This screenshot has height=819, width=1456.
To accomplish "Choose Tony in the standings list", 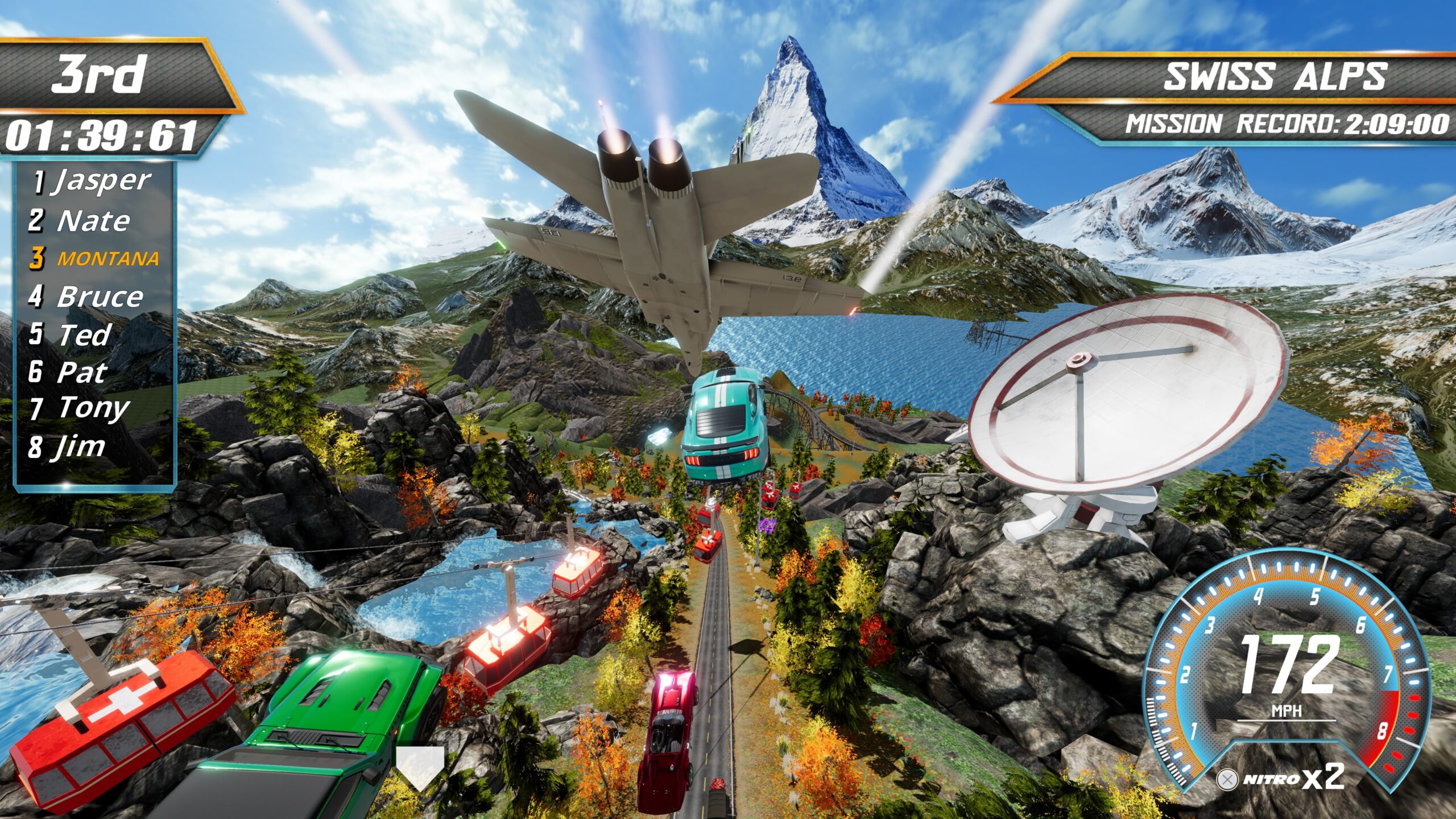I will point(80,408).
